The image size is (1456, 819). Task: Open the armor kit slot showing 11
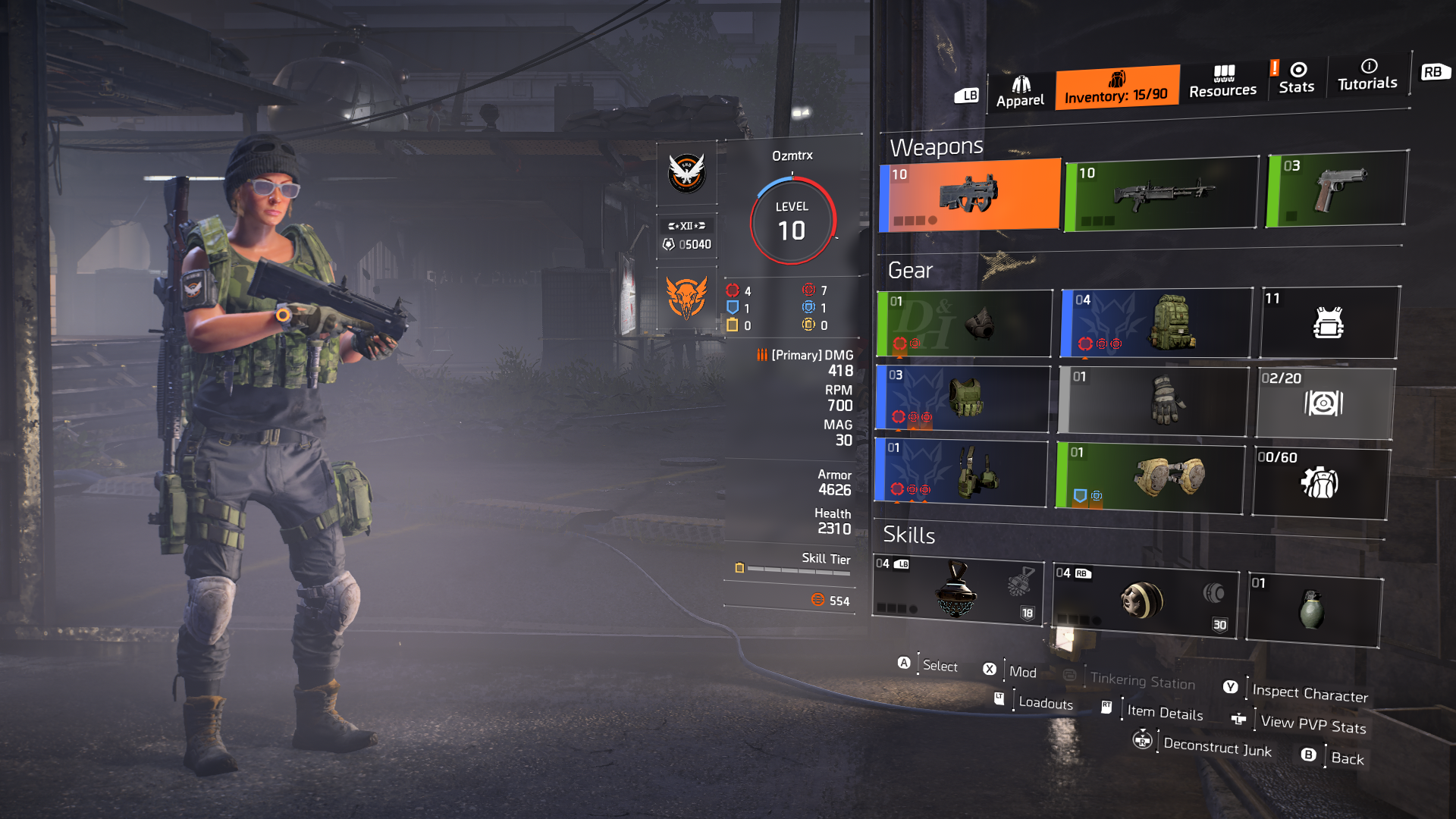coord(1329,322)
